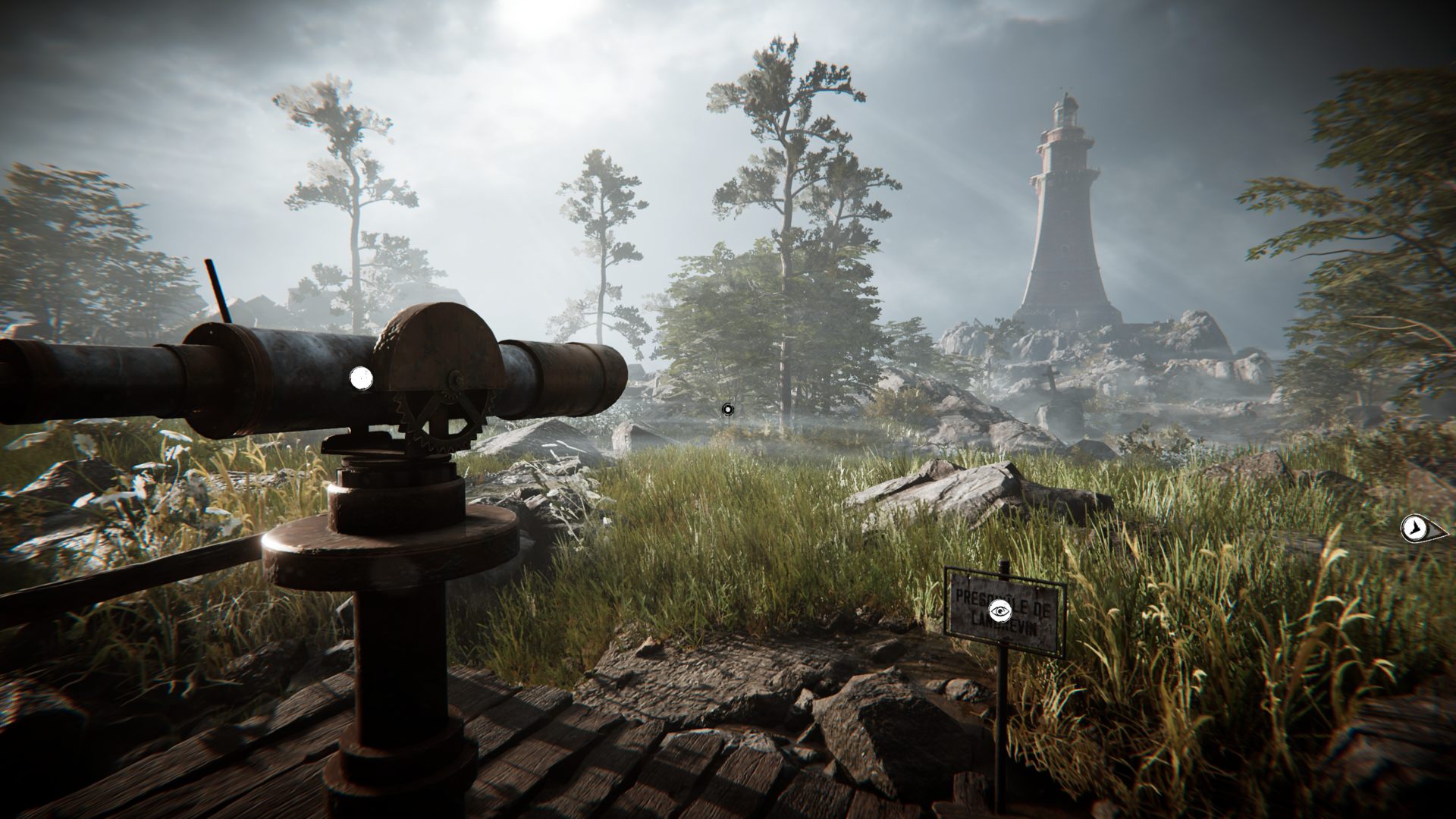Click the eye icon on the sign
Image resolution: width=1456 pixels, height=819 pixels.
coord(1000,610)
